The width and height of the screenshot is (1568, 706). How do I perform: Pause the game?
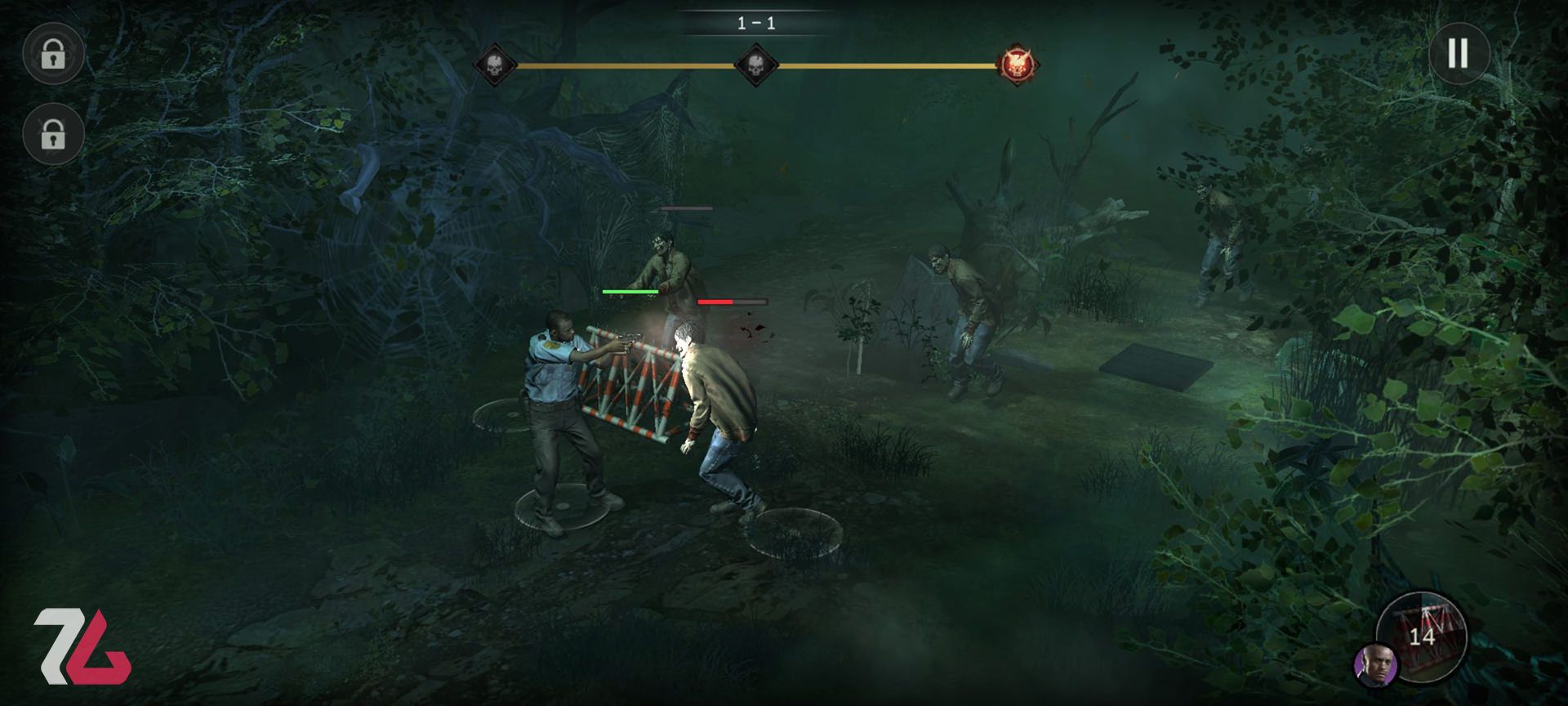[1458, 53]
